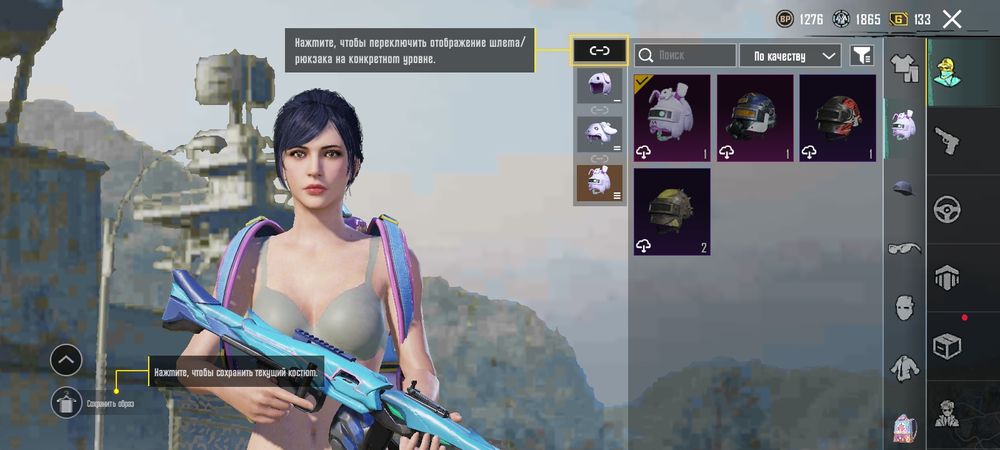Viewport: 1000px width, 450px height.
Task: Open the filter button next to sorting
Action: (860, 55)
